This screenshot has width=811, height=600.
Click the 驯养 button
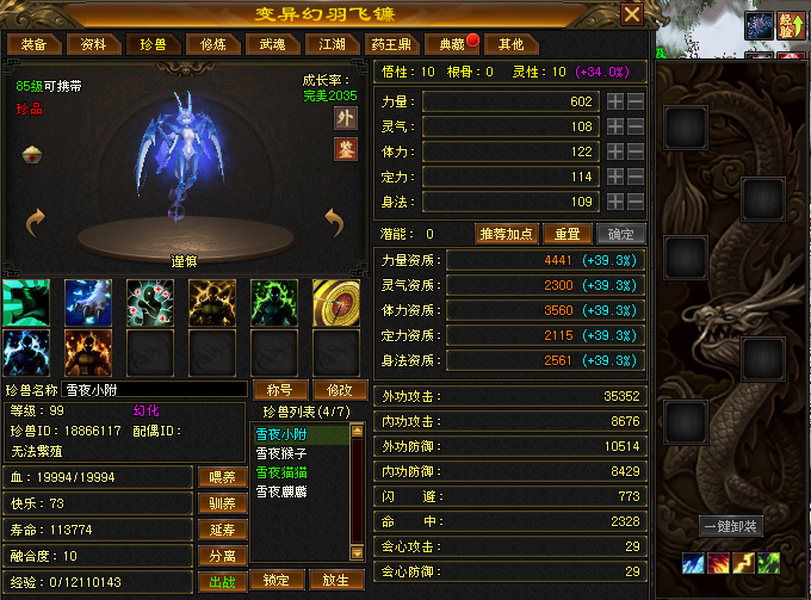click(x=223, y=503)
